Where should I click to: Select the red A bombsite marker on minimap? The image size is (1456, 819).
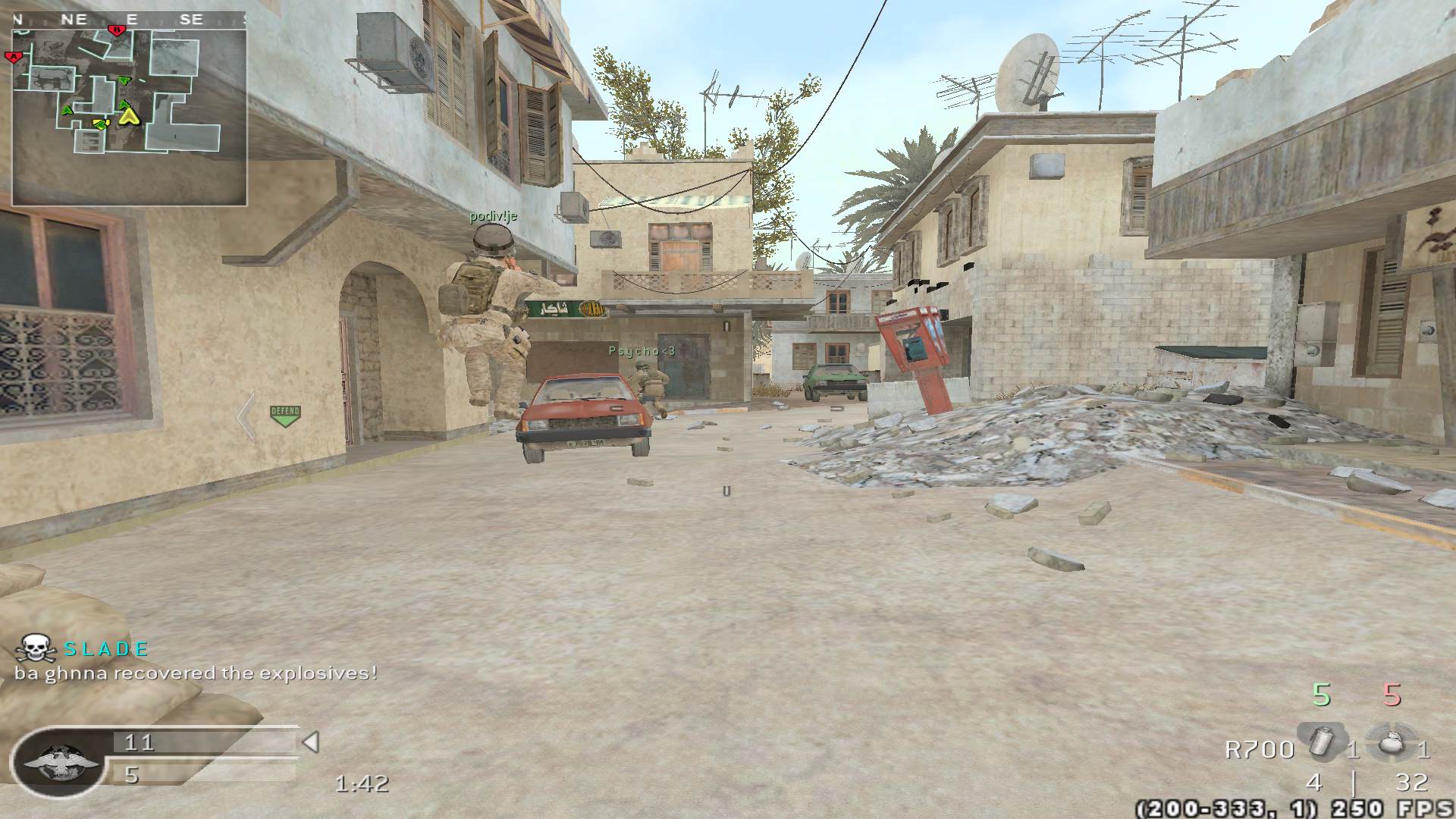pos(13,56)
